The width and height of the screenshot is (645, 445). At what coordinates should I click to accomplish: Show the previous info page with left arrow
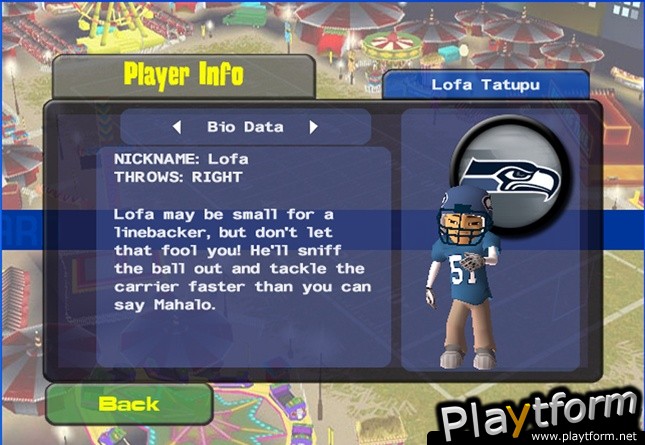coord(177,127)
